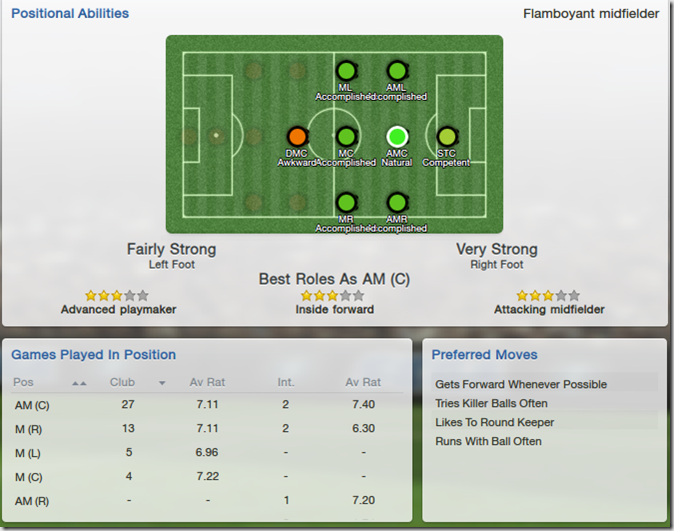The image size is (674, 531).
Task: Select the AM (C) row in games played
Action: pos(207,404)
